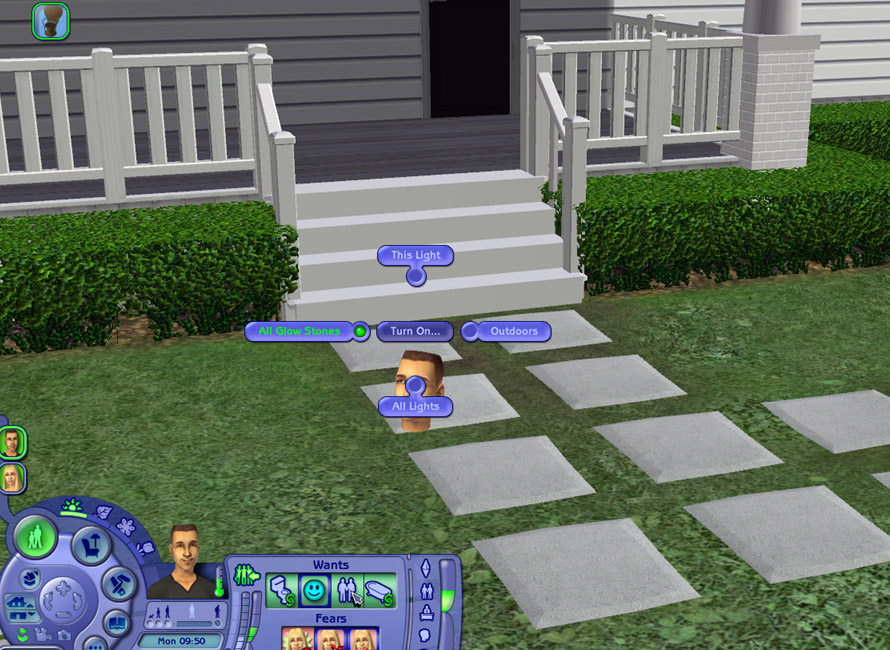890x650 pixels.
Task: Select the toilet want icon
Action: tap(282, 592)
